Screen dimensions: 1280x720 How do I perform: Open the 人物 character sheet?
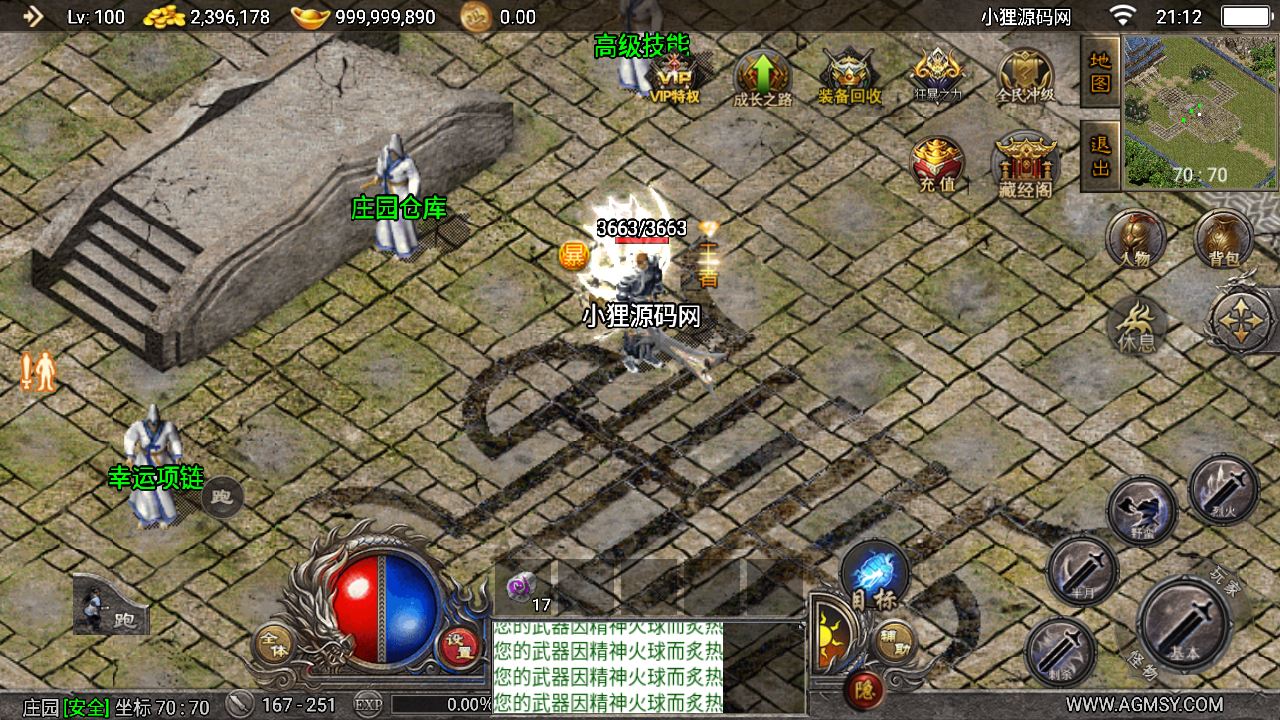click(1136, 238)
